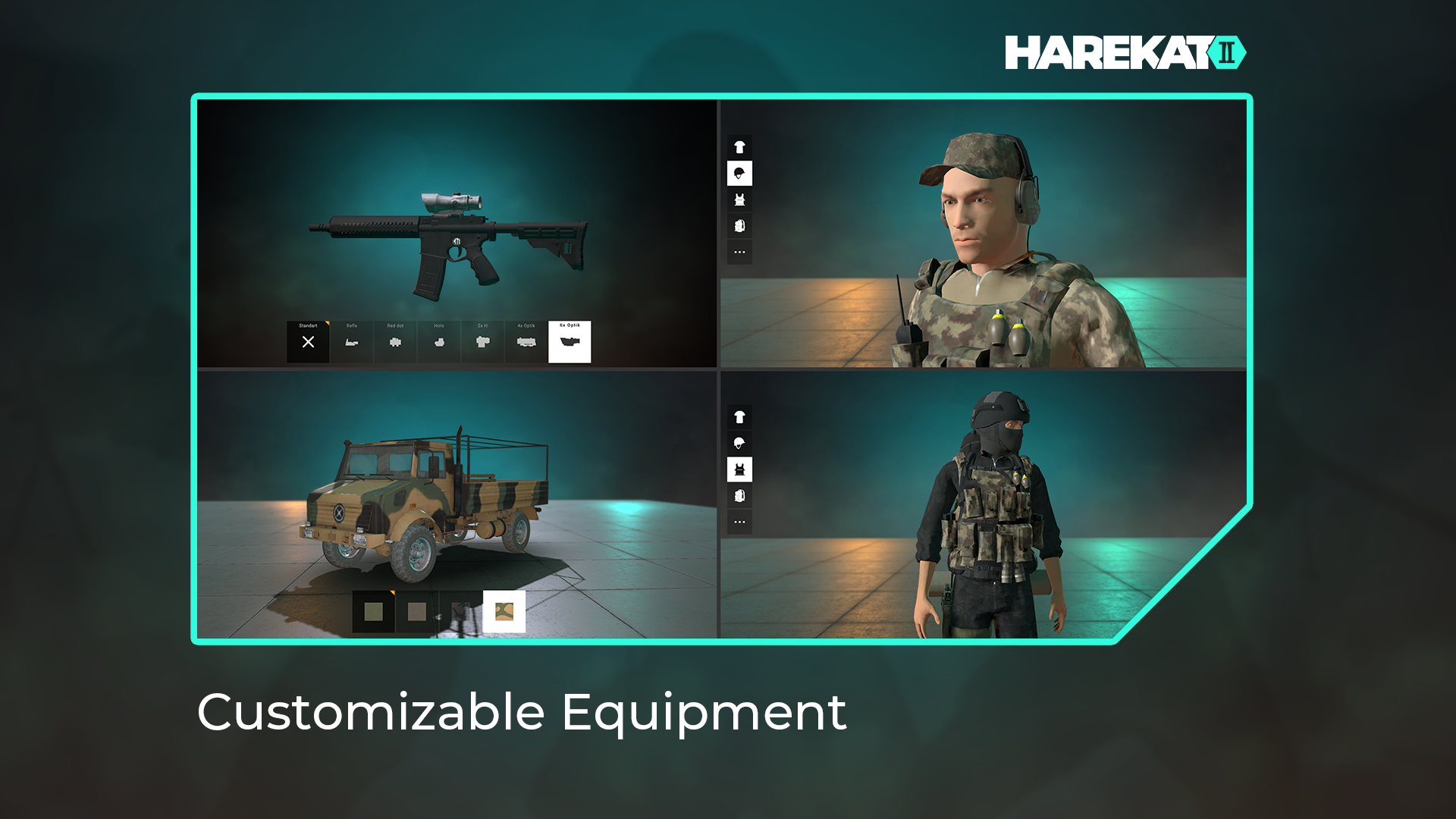Viewport: 1456px width, 819px height.
Task: Switch to the Standart attachment option
Action: point(309,341)
